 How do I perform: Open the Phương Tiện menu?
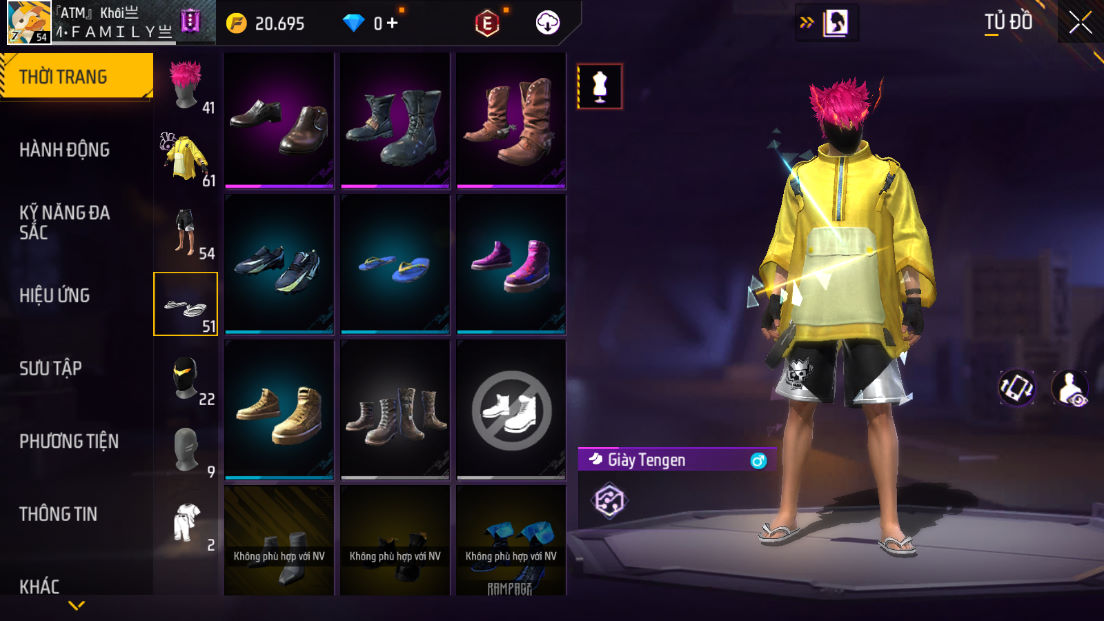69,441
